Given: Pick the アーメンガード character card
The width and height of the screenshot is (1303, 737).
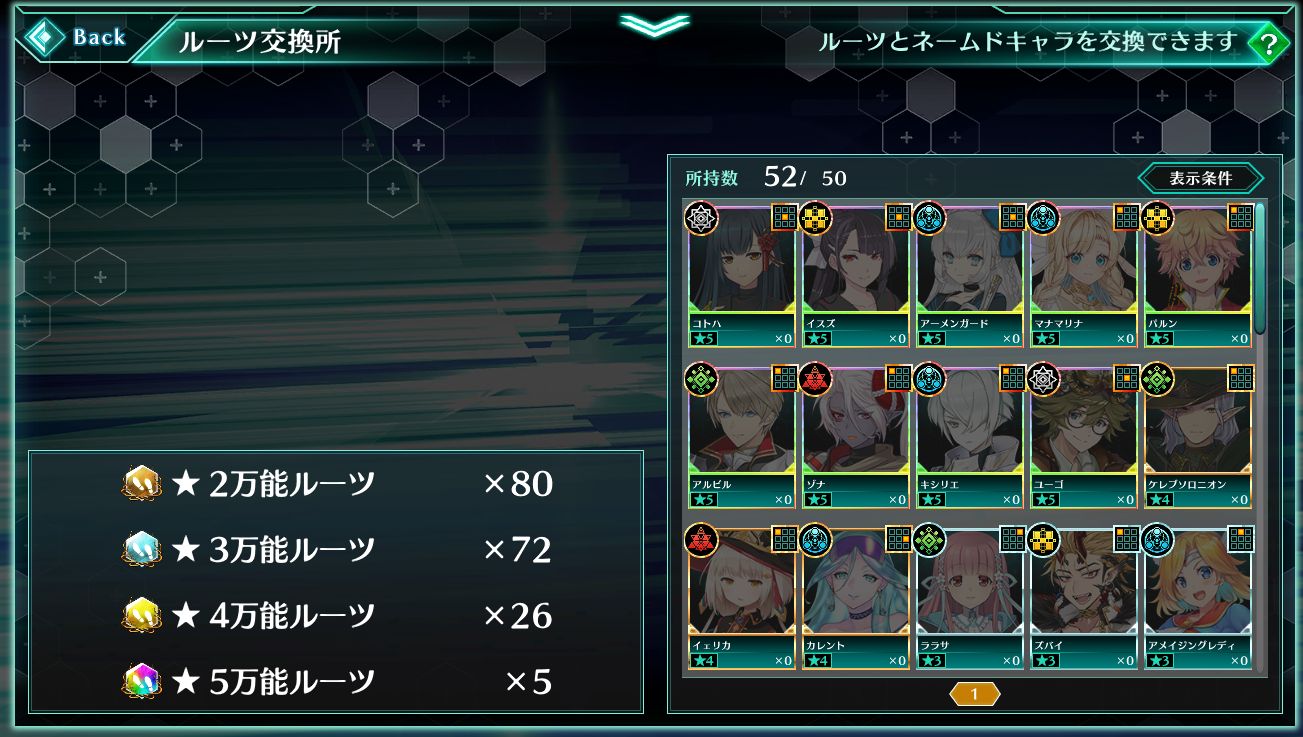Looking at the screenshot, I should pos(969,275).
